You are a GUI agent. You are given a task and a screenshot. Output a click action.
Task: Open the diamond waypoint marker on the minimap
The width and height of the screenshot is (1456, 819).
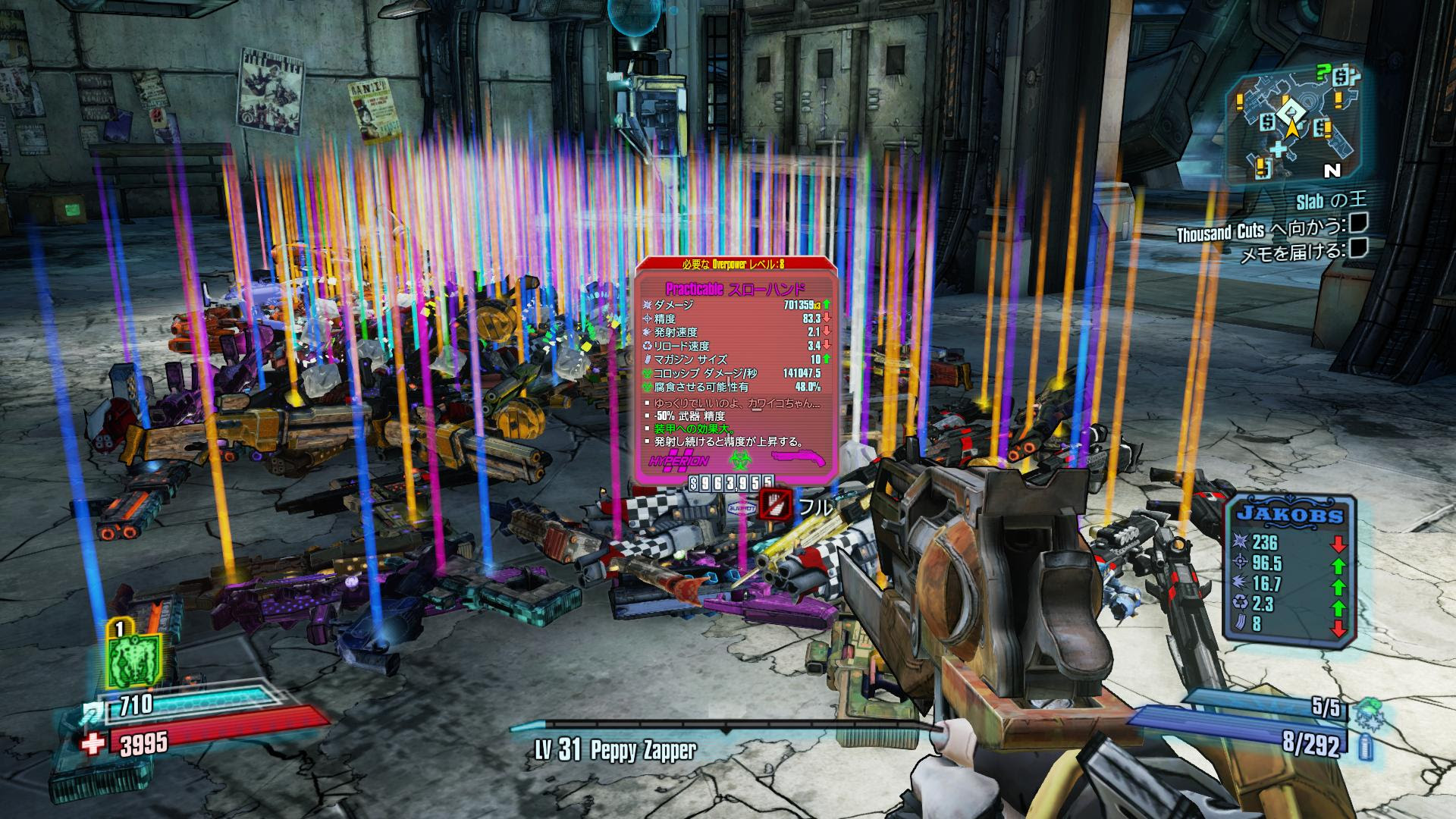[x=1290, y=111]
